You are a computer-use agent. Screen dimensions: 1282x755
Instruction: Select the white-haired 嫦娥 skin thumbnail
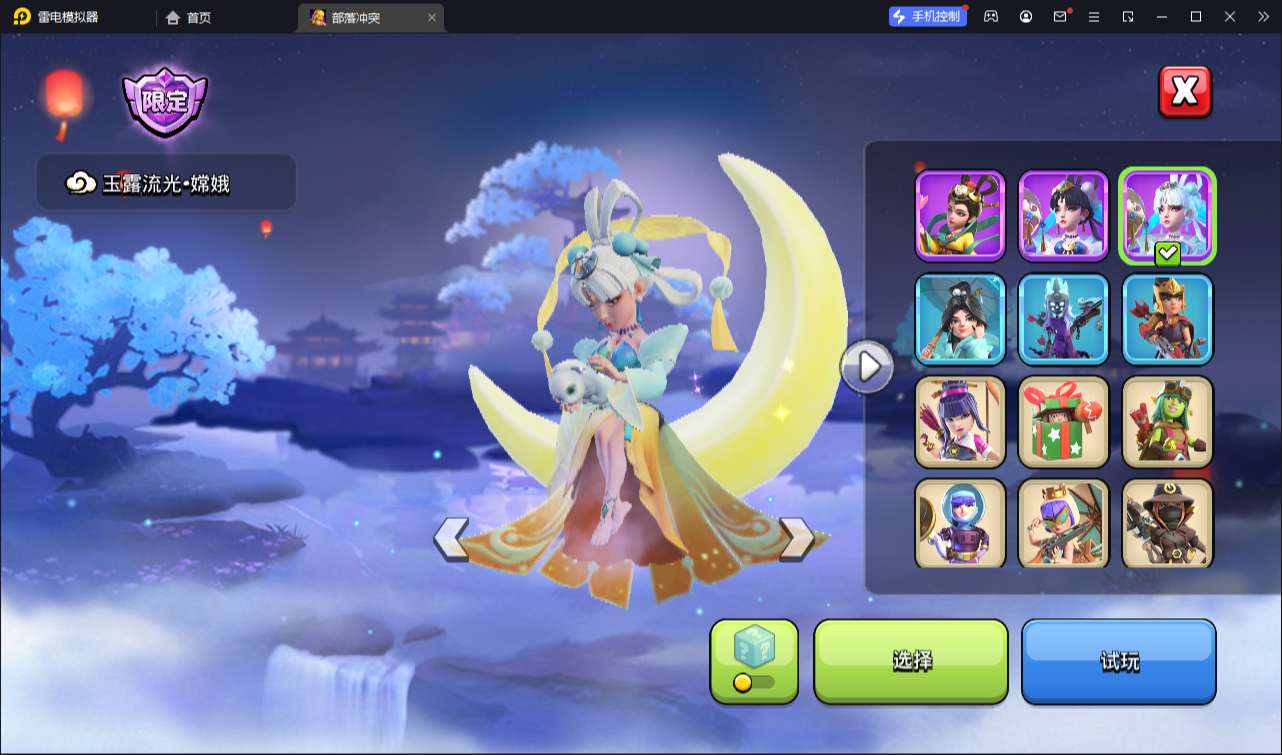pos(1167,215)
